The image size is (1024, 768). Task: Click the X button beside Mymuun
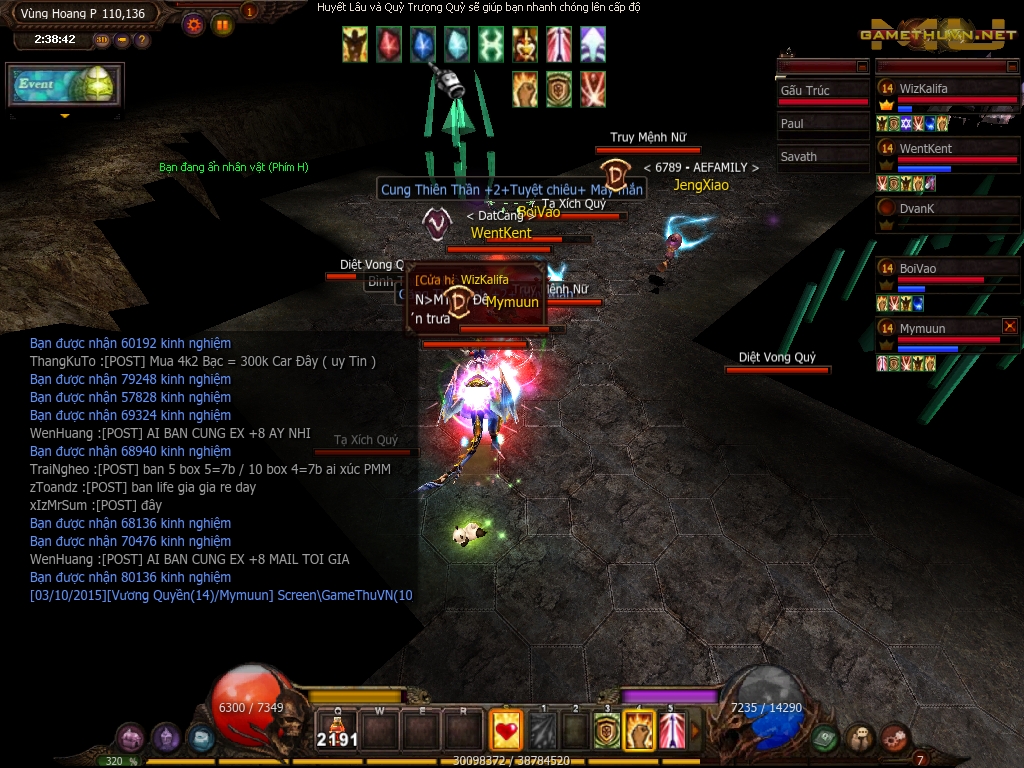point(1010,326)
